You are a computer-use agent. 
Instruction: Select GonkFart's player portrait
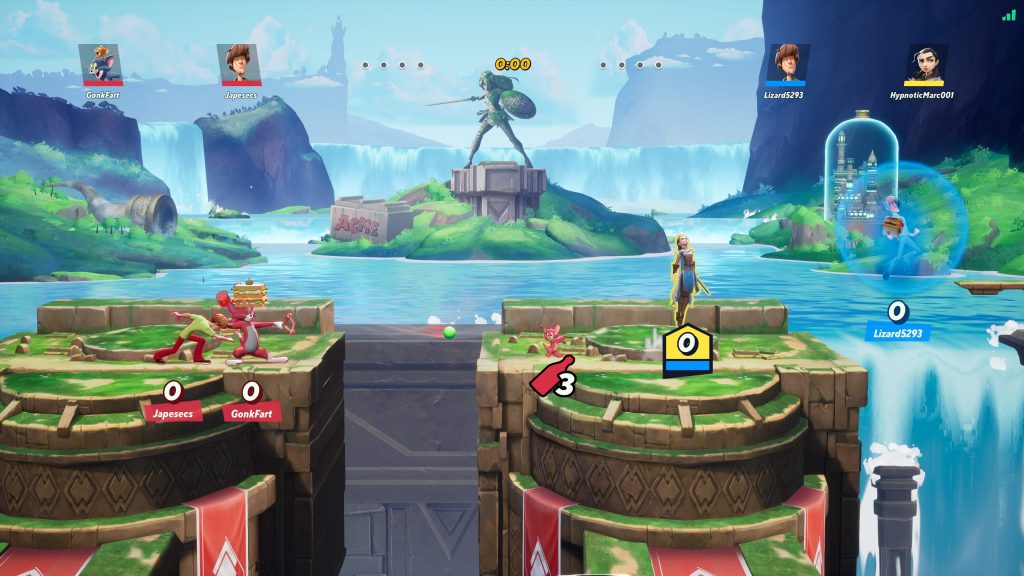tap(101, 65)
